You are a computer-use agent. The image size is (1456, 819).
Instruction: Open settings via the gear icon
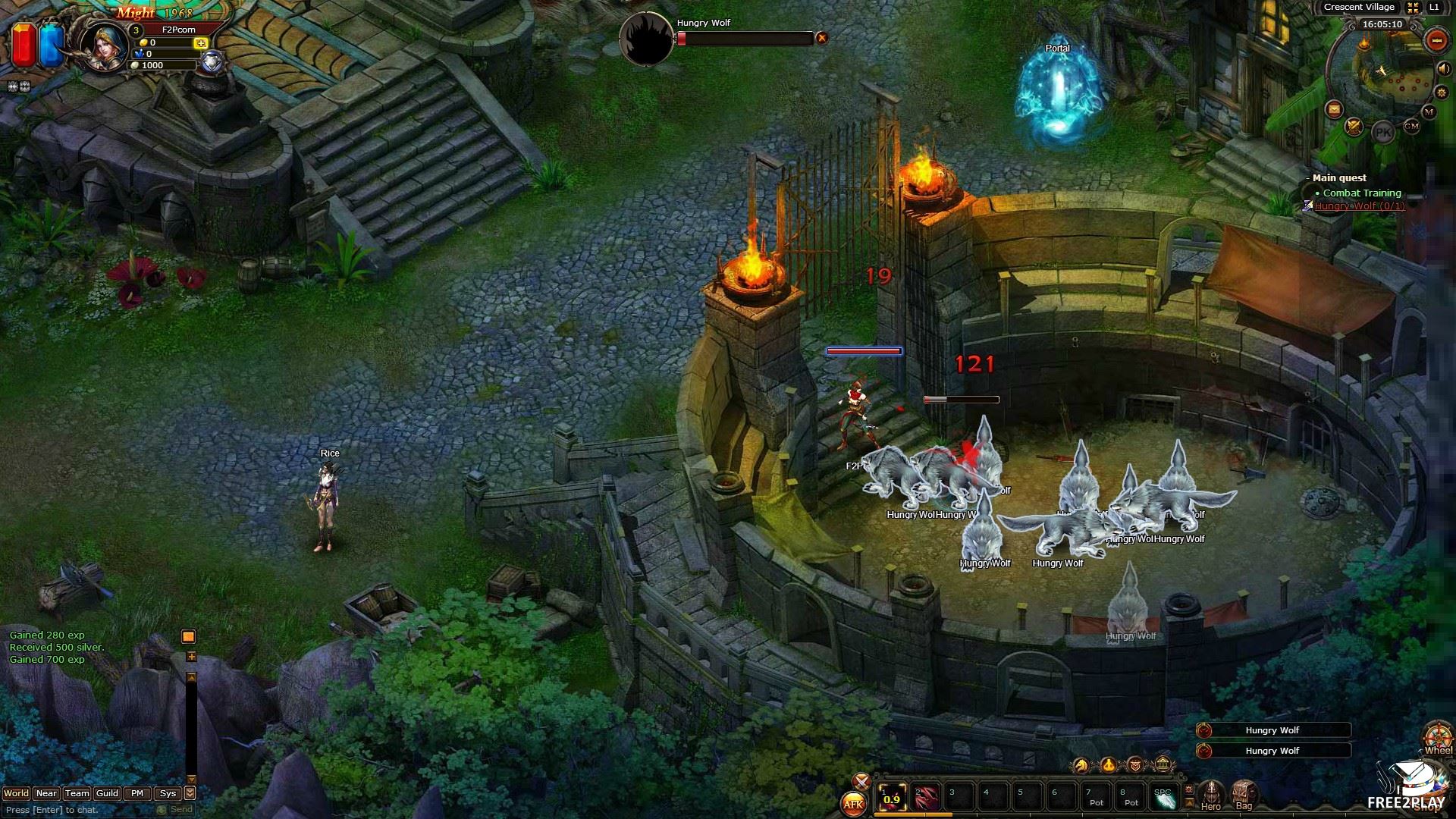[x=1442, y=93]
